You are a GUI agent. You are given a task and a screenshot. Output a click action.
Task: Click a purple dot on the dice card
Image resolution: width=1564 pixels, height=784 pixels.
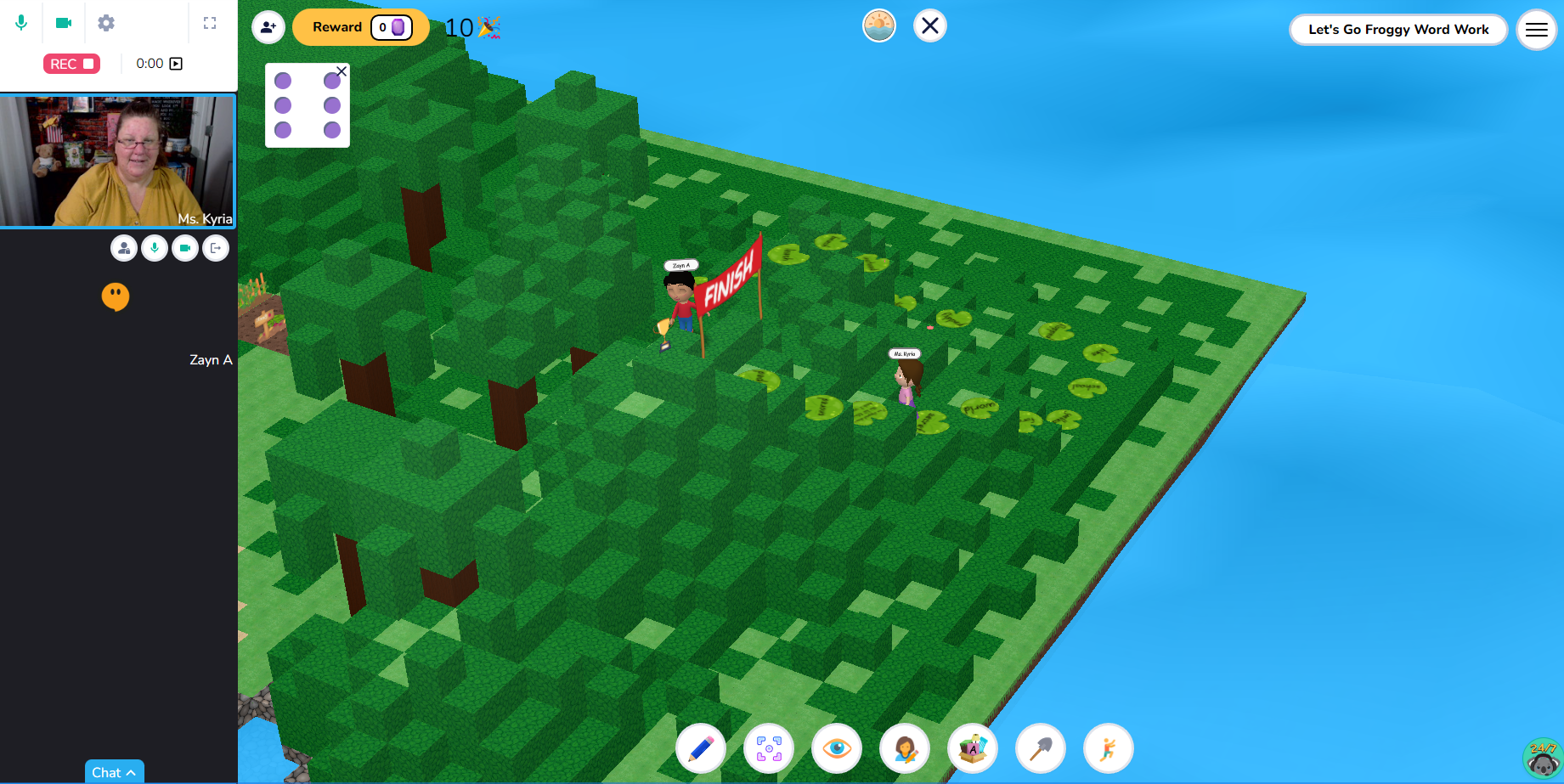coord(281,81)
